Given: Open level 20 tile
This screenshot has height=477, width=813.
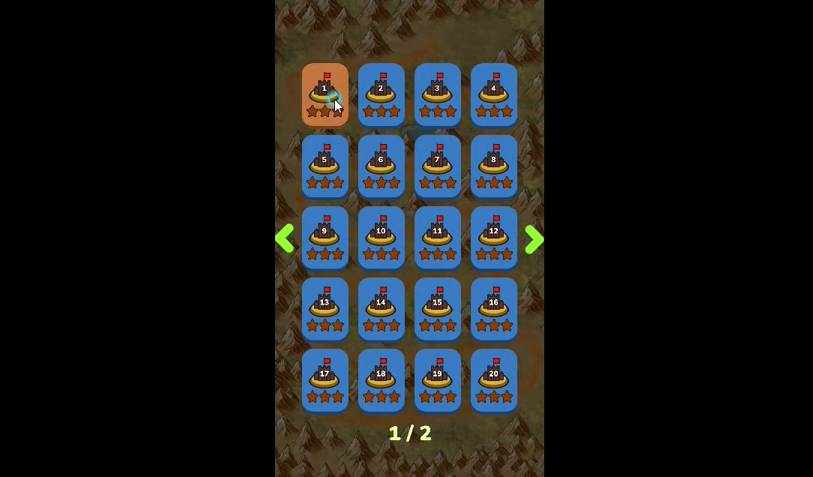Looking at the screenshot, I should [494, 380].
